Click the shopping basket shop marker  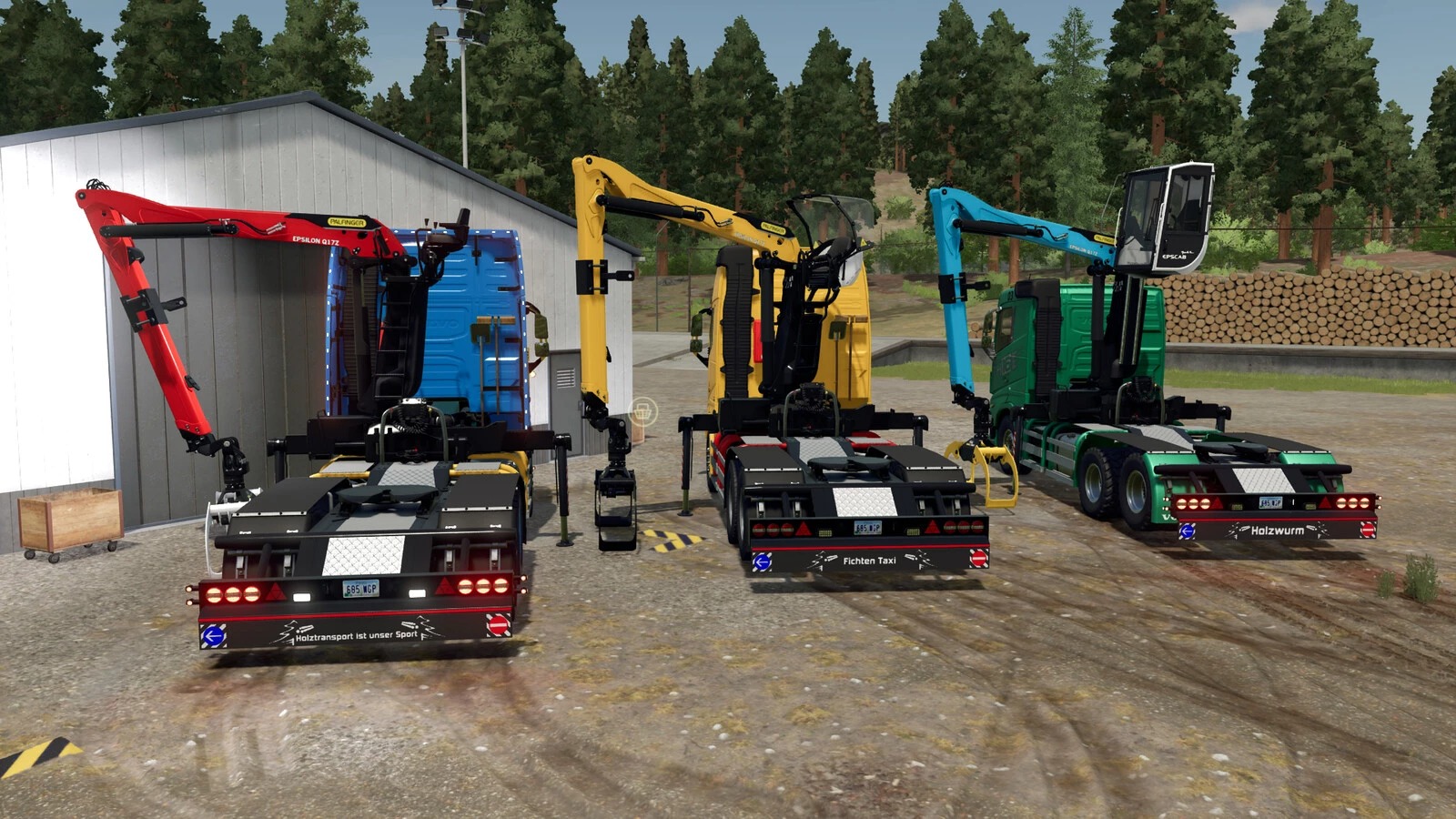tap(642, 410)
